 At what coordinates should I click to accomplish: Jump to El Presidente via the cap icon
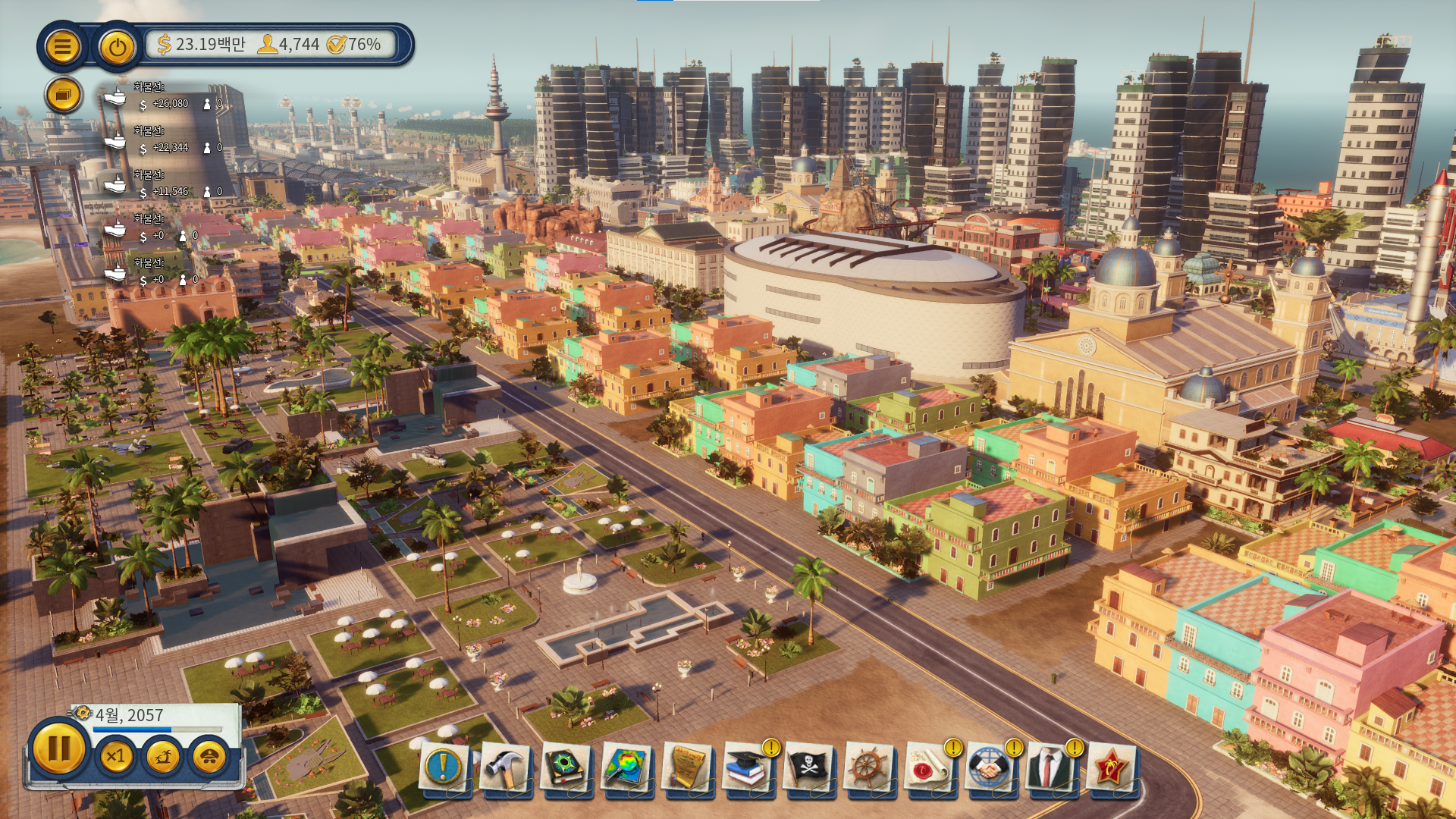[x=209, y=756]
